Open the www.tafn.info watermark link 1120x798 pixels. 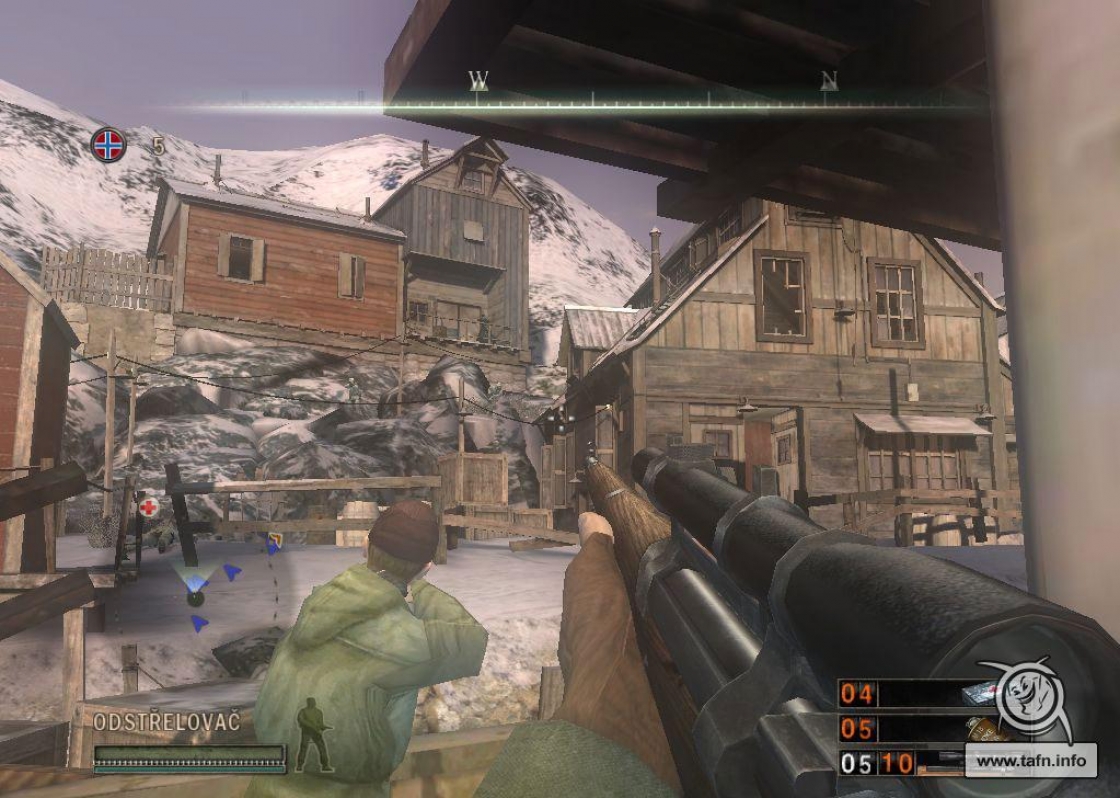[x=1030, y=761]
